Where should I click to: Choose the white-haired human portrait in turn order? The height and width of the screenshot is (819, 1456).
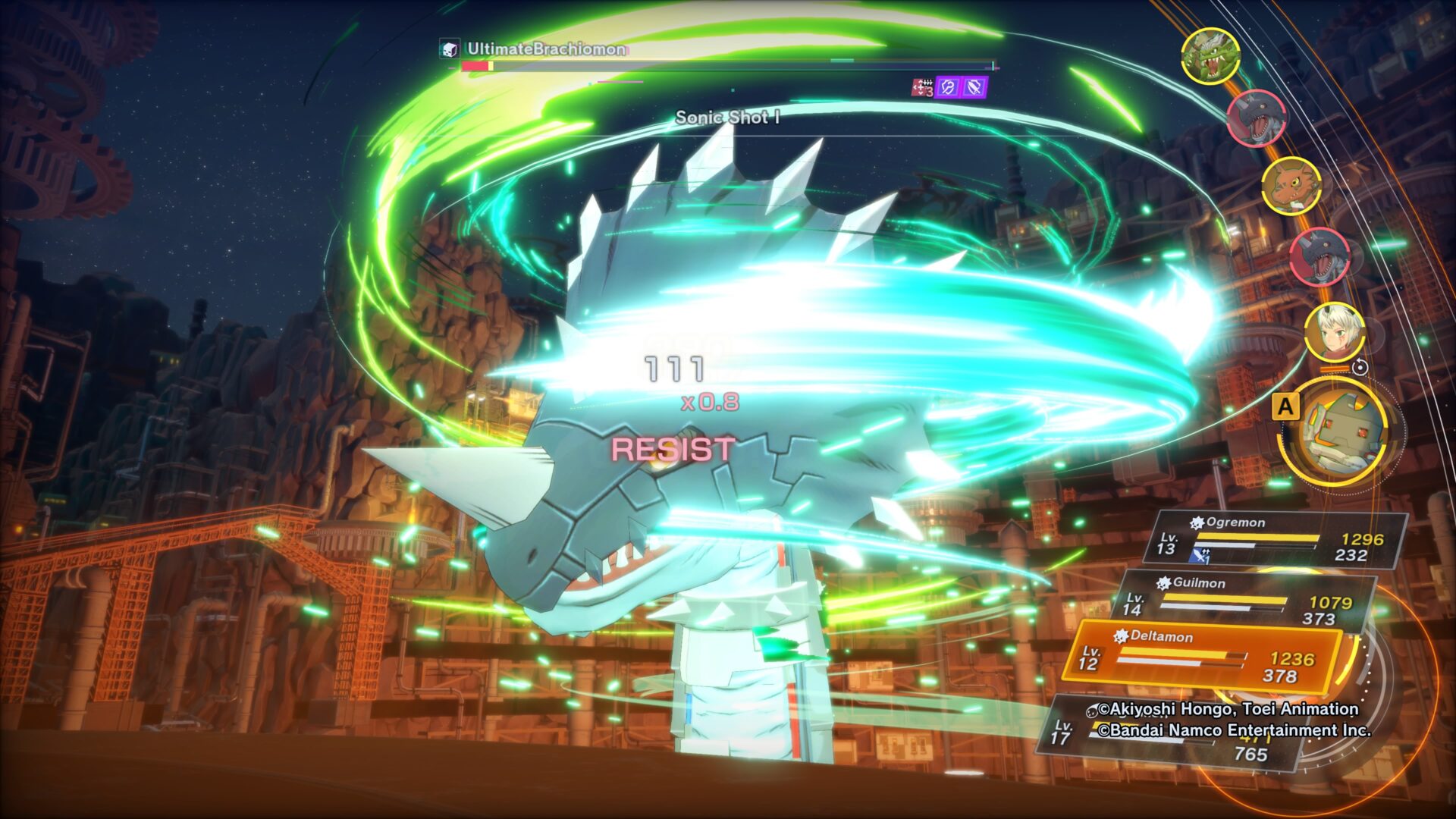point(1334,332)
